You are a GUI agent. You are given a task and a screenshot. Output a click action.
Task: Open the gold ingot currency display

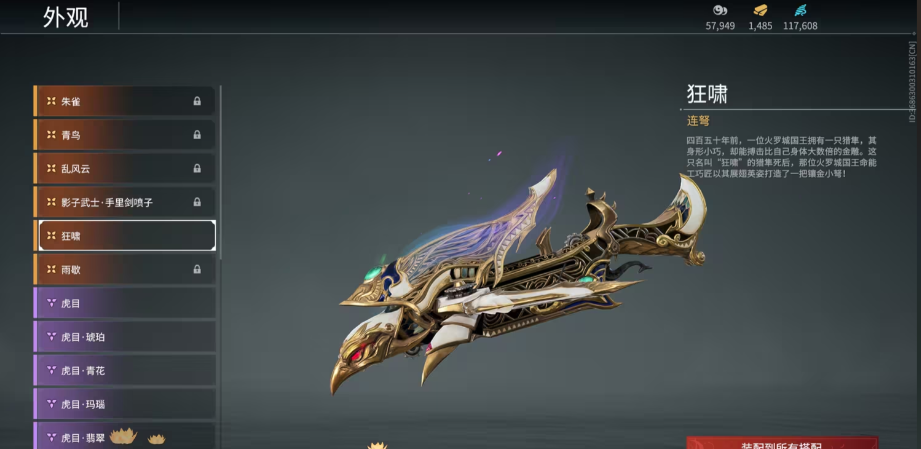(760, 10)
